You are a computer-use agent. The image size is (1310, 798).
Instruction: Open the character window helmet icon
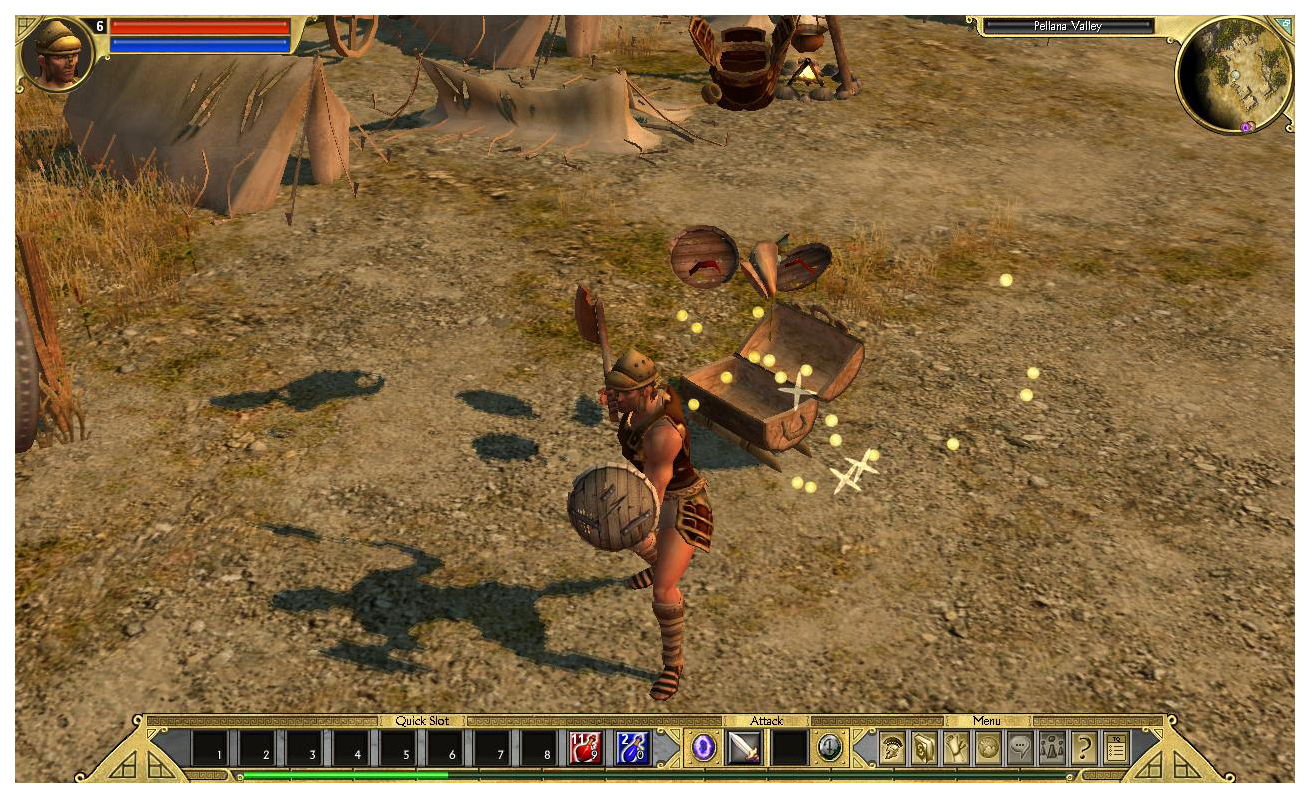tap(892, 748)
